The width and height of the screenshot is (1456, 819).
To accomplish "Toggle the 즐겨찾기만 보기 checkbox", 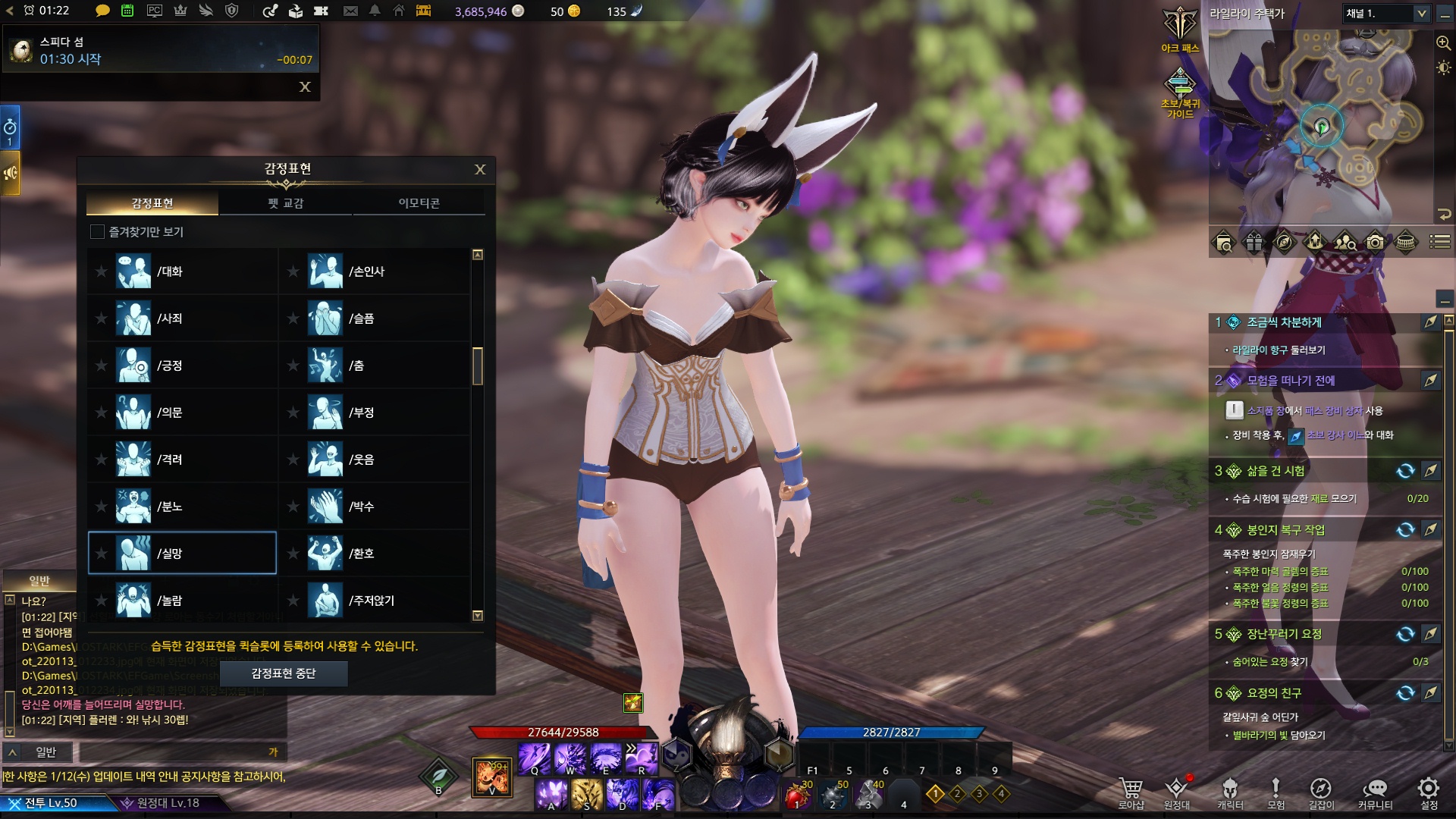I will pyautogui.click(x=97, y=232).
